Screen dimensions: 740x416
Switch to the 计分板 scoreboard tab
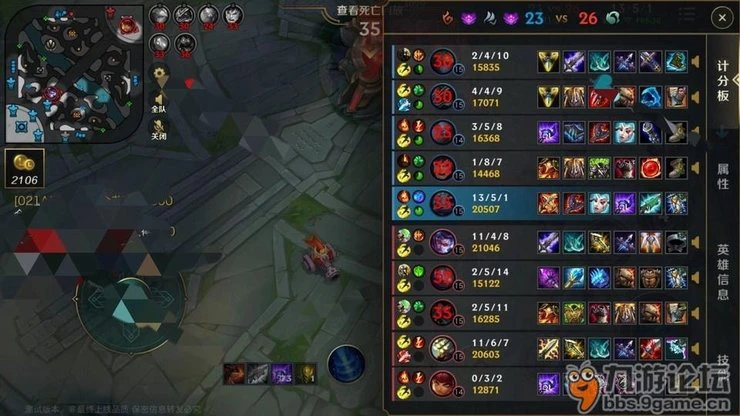pyautogui.click(x=722, y=82)
